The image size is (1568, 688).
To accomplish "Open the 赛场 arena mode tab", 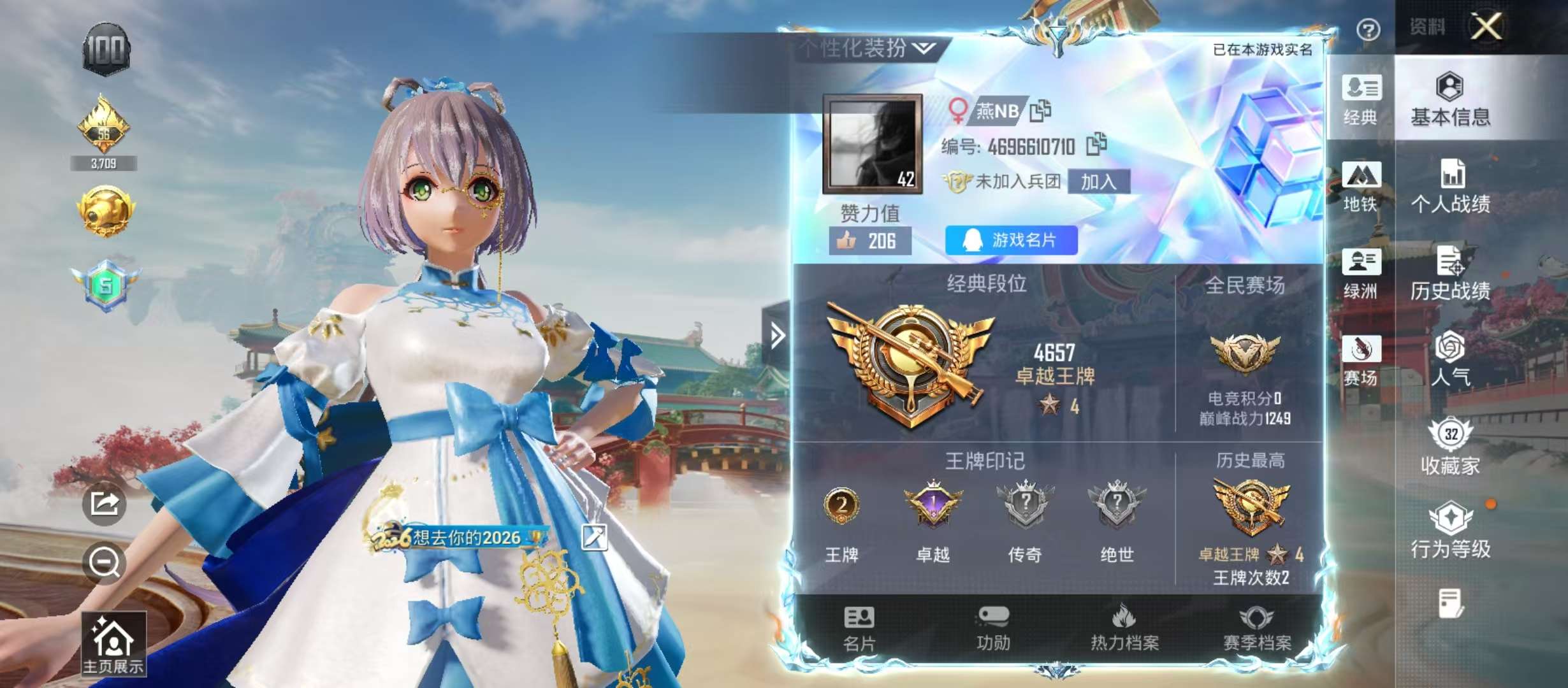I will click(x=1361, y=360).
